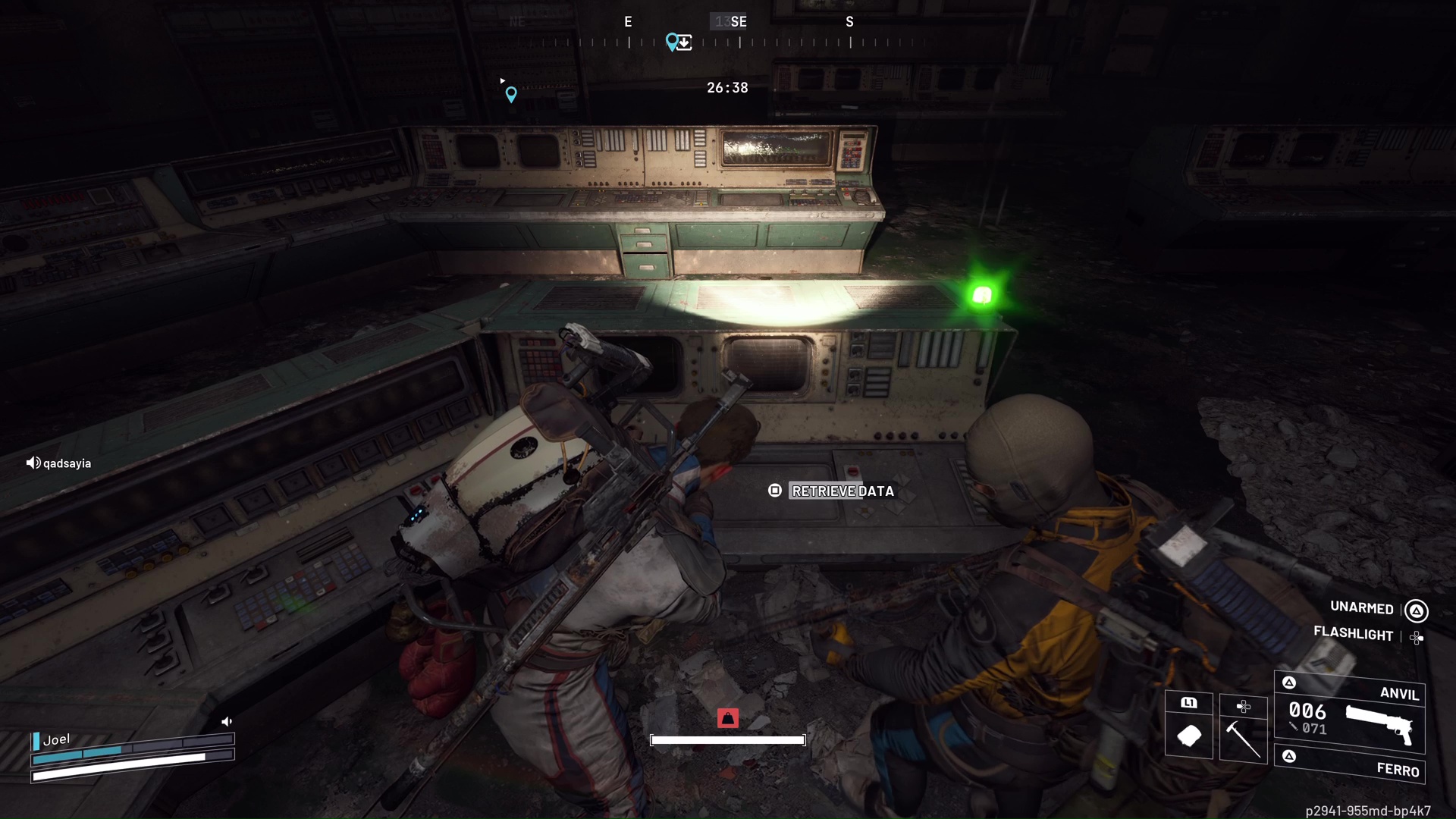Click the red lock icon above the progress bar
Viewport: 1456px width, 819px height.
click(729, 718)
